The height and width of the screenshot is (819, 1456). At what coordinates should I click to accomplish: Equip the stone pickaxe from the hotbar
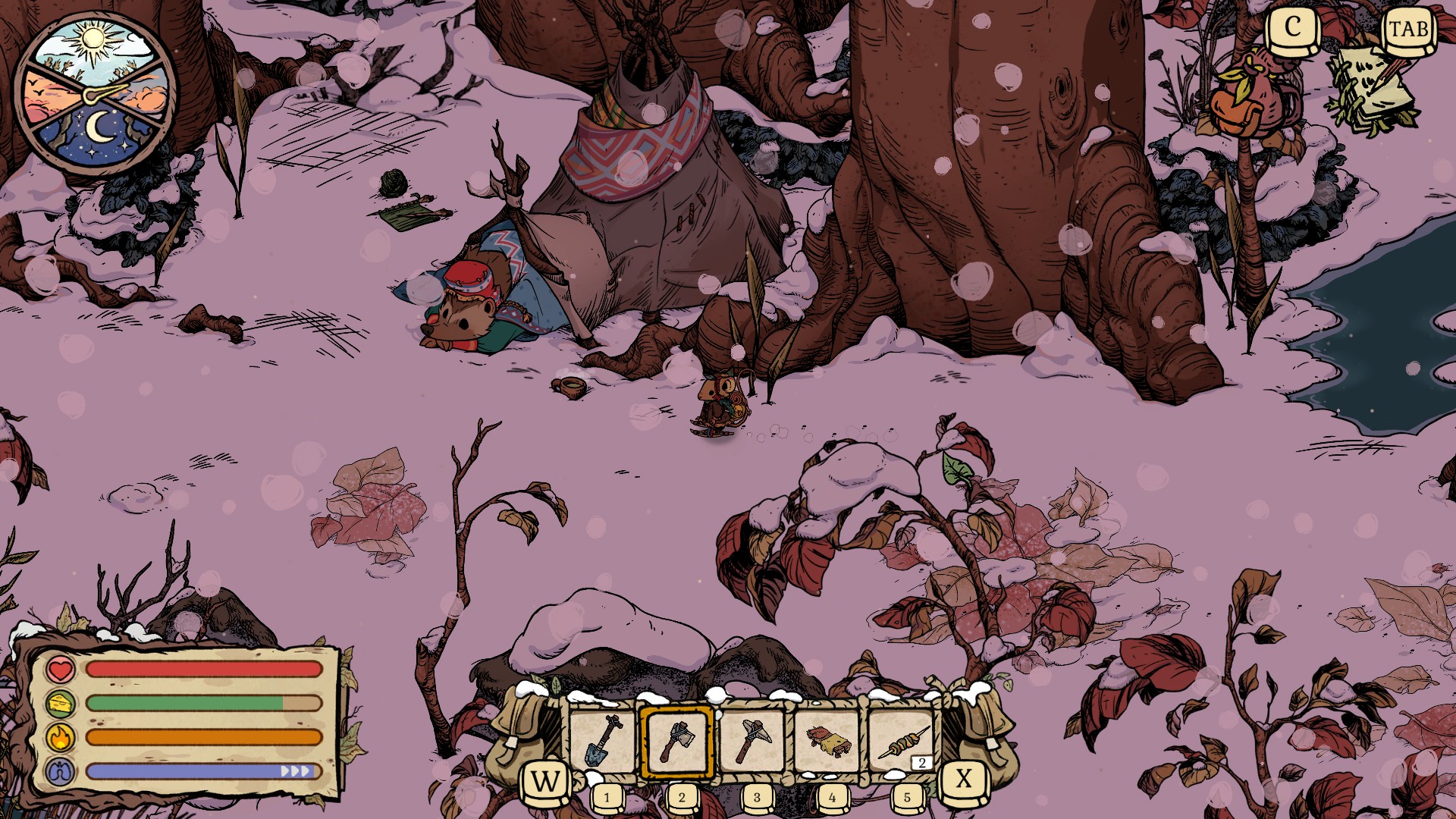[x=752, y=742]
